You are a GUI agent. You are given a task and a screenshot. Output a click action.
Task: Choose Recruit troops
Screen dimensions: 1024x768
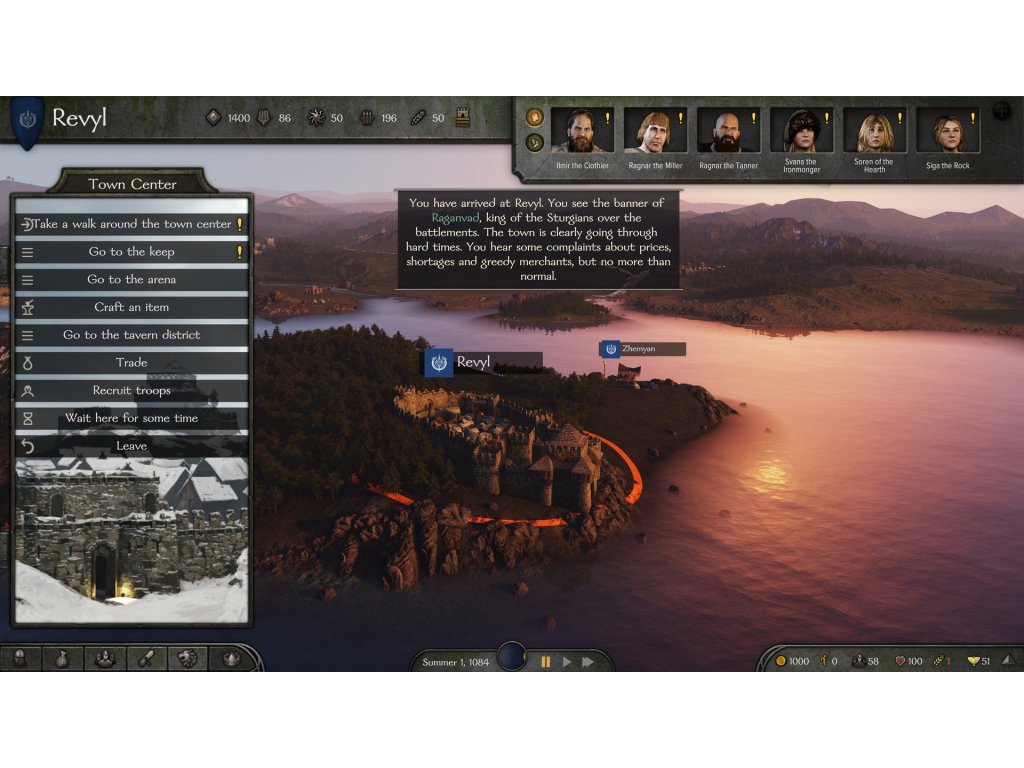(132, 391)
